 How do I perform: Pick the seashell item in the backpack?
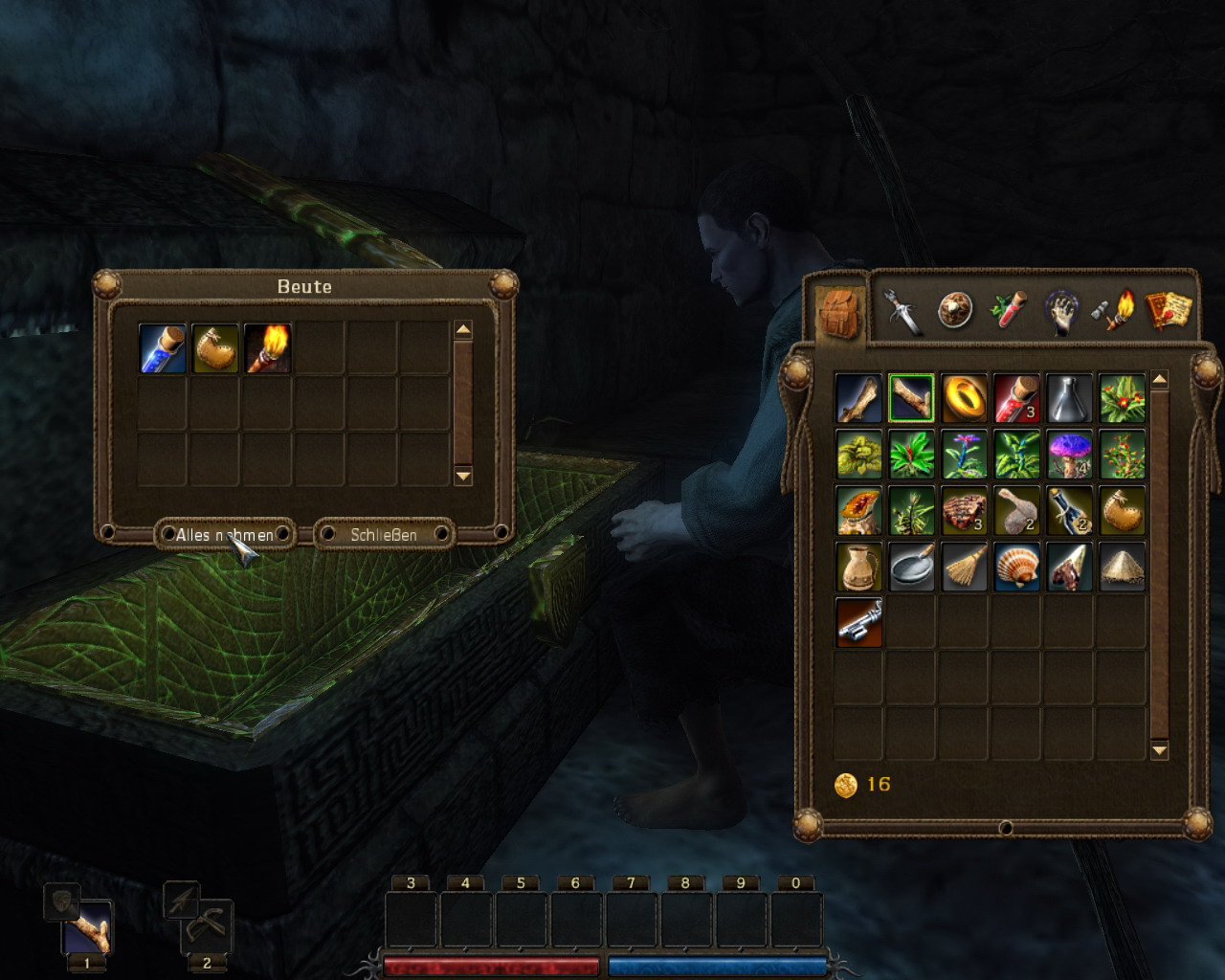pyautogui.click(x=1016, y=567)
